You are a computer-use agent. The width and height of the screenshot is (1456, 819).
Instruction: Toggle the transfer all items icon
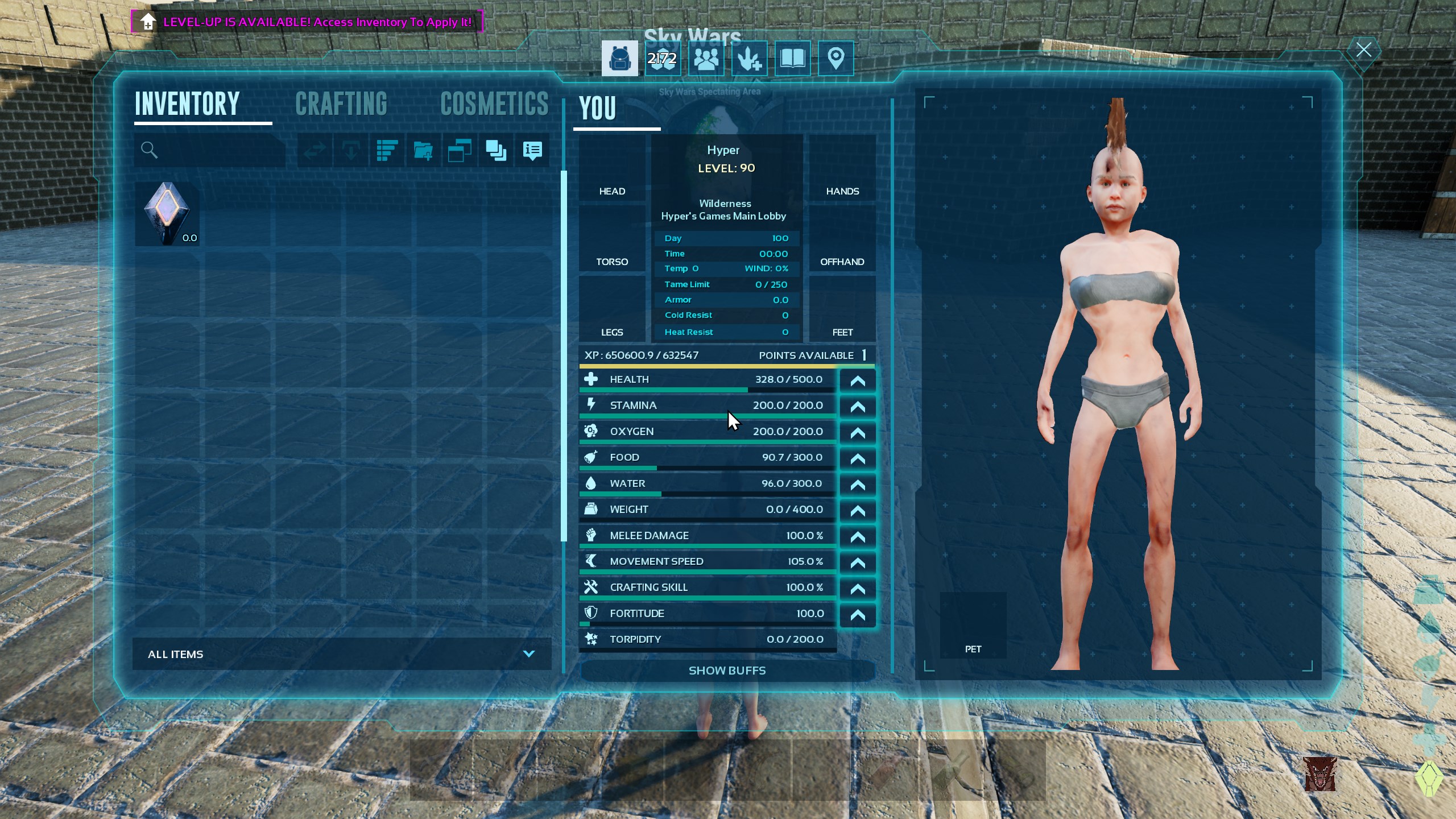(x=315, y=151)
